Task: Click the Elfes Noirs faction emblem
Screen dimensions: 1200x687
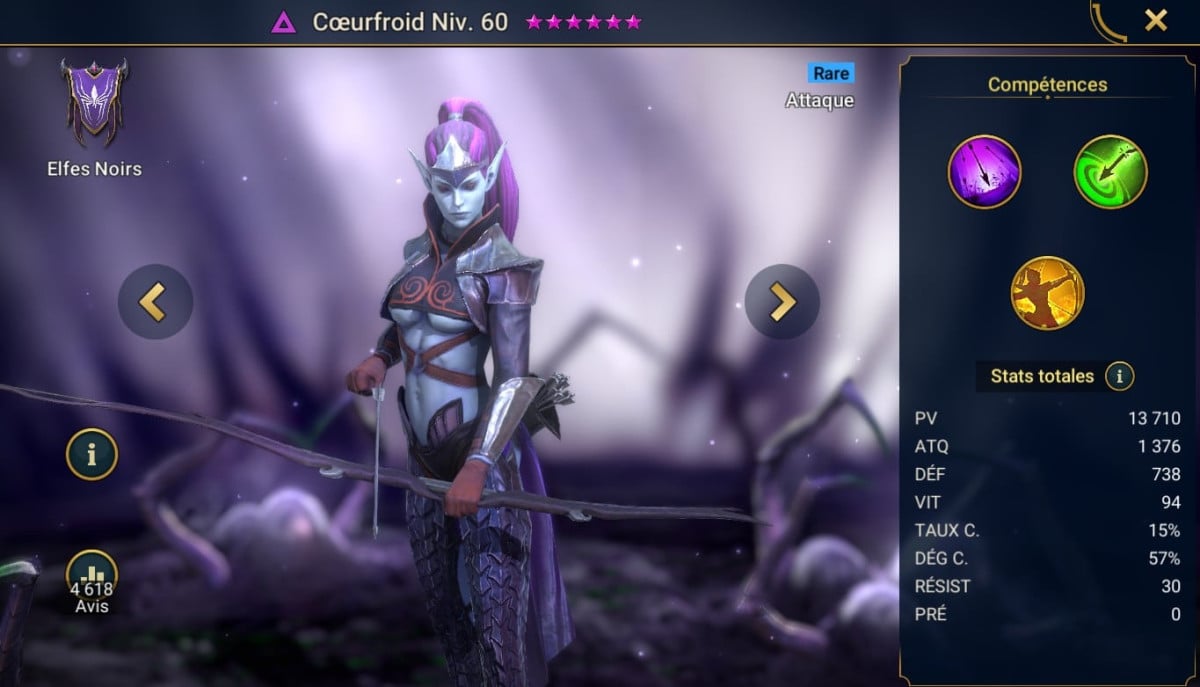Action: point(94,104)
